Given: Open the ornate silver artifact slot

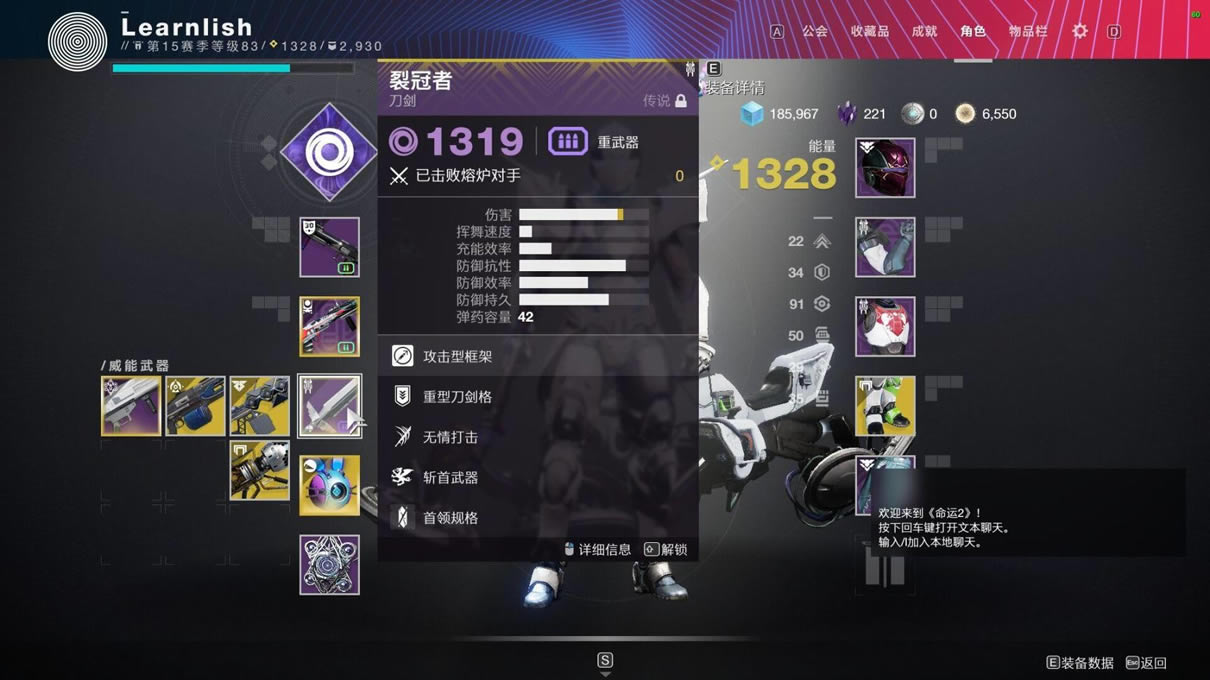Looking at the screenshot, I should pyautogui.click(x=329, y=564).
